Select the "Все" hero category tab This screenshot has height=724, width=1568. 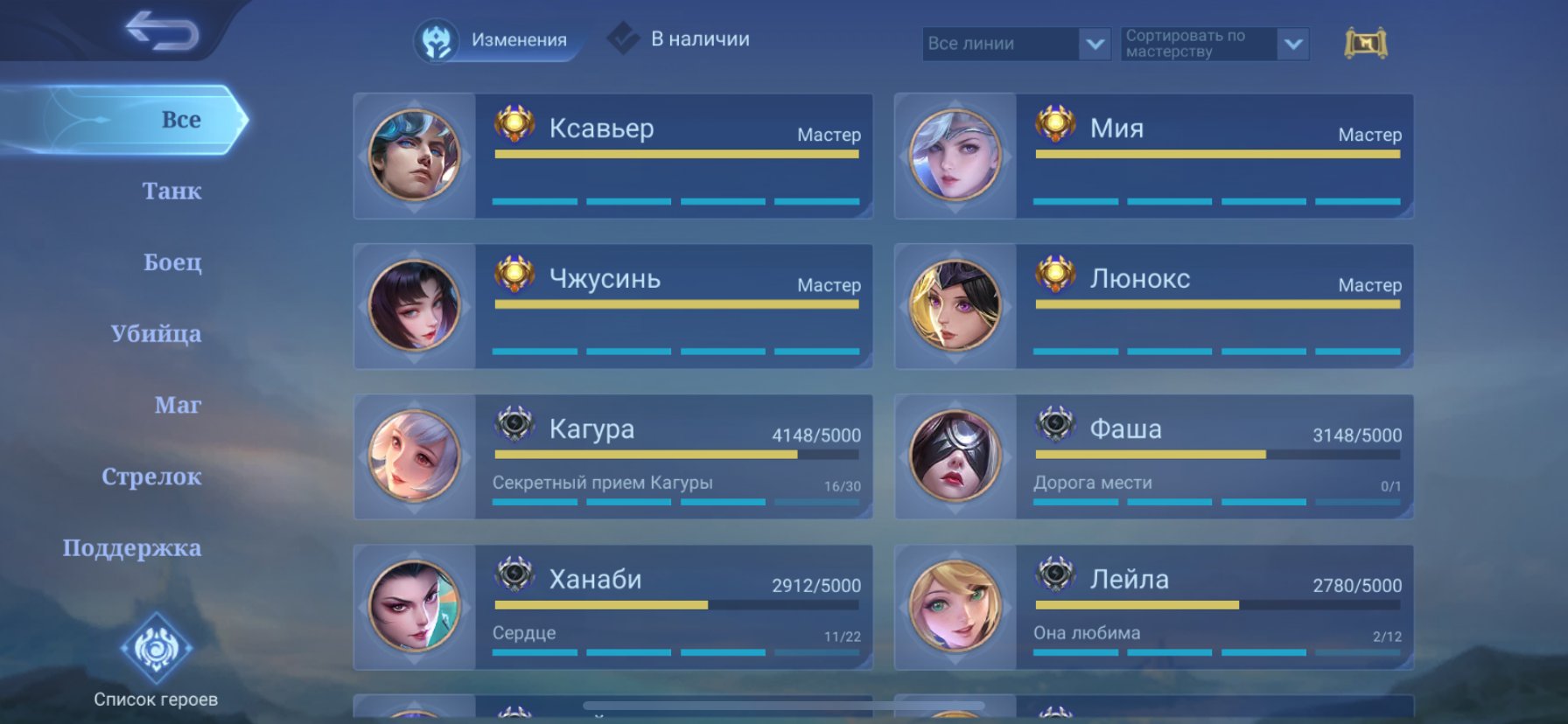click(180, 120)
